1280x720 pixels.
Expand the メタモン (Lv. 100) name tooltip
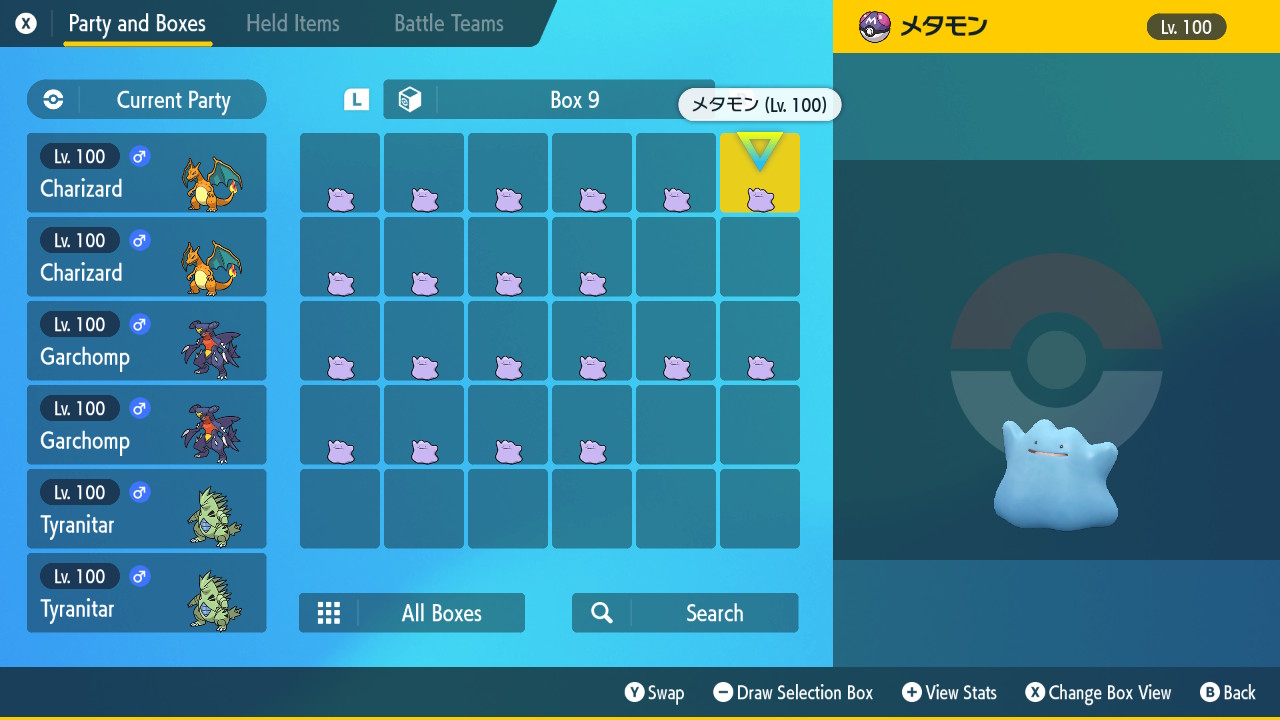[758, 104]
